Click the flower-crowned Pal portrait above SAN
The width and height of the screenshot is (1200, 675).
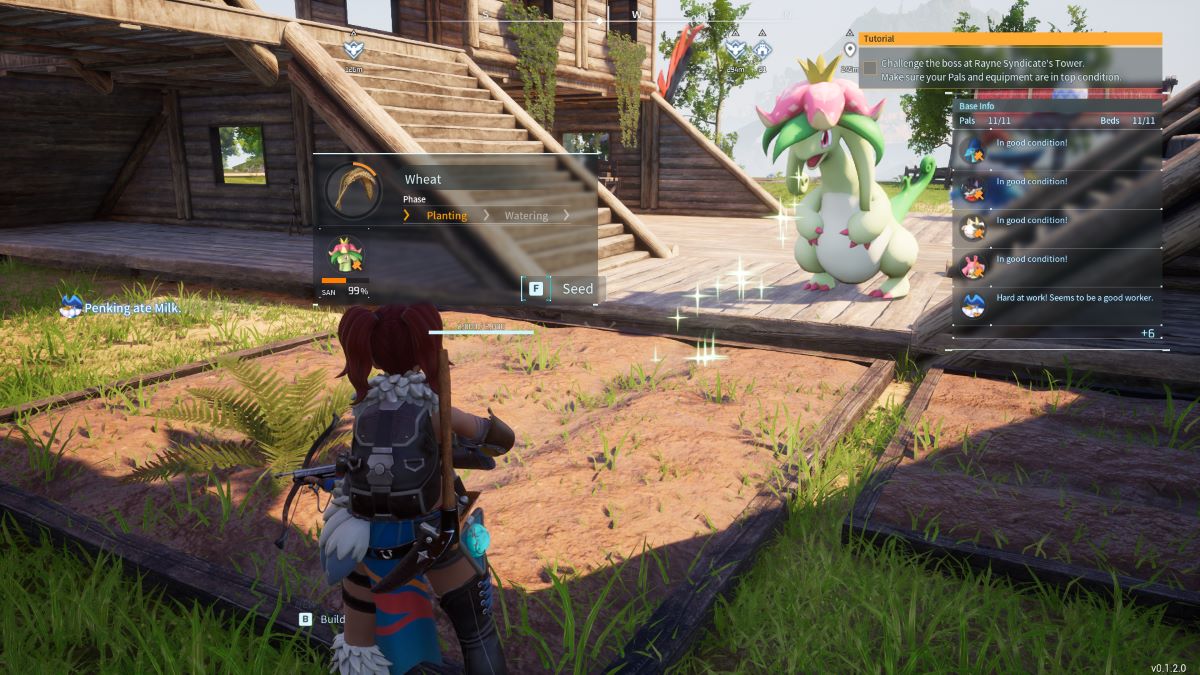pos(346,255)
